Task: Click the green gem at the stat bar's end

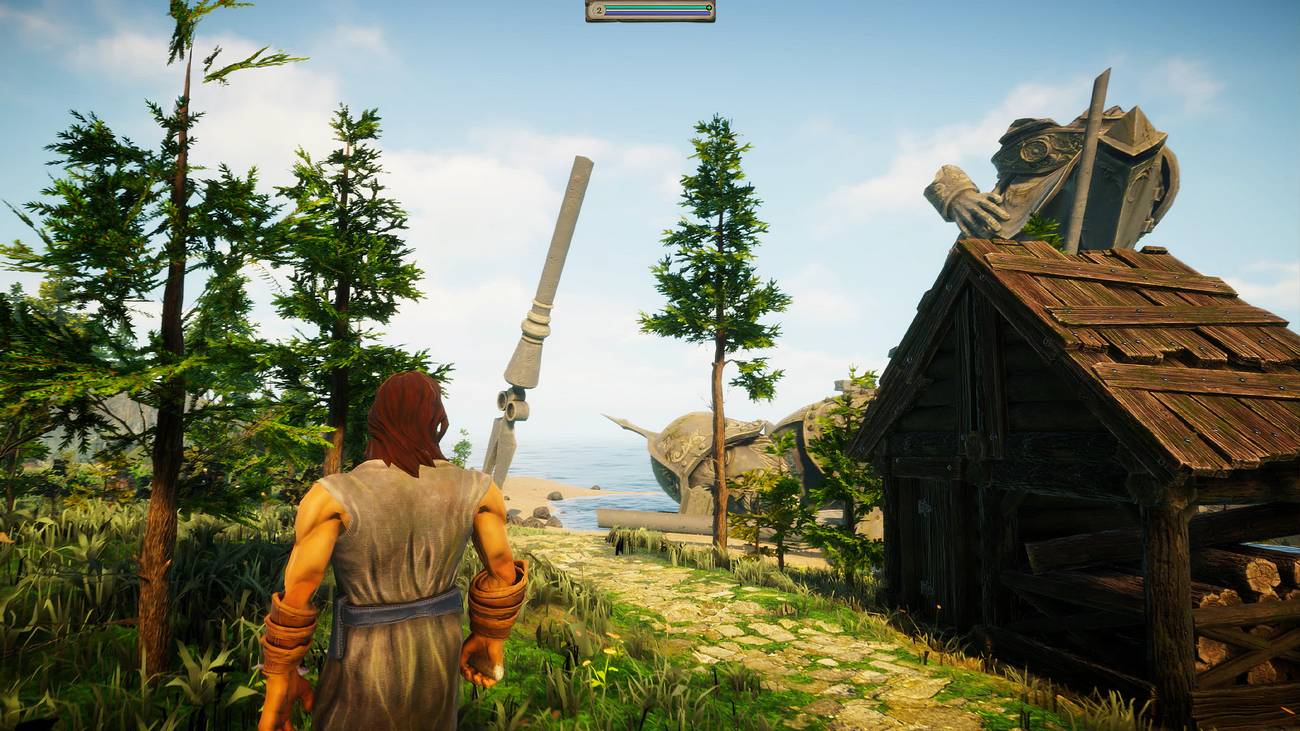Action: 709,7
